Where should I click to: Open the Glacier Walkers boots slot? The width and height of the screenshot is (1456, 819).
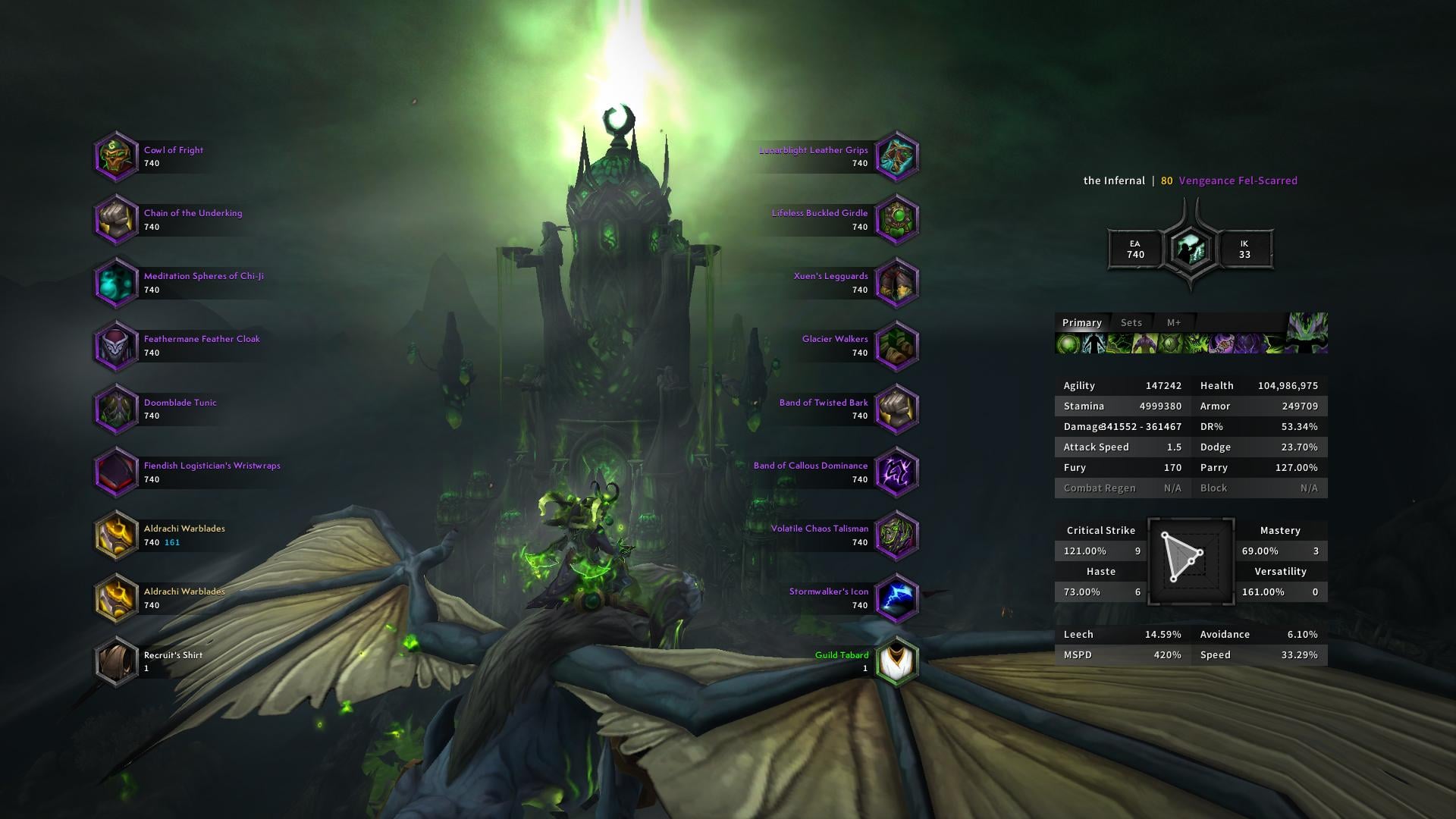(896, 345)
